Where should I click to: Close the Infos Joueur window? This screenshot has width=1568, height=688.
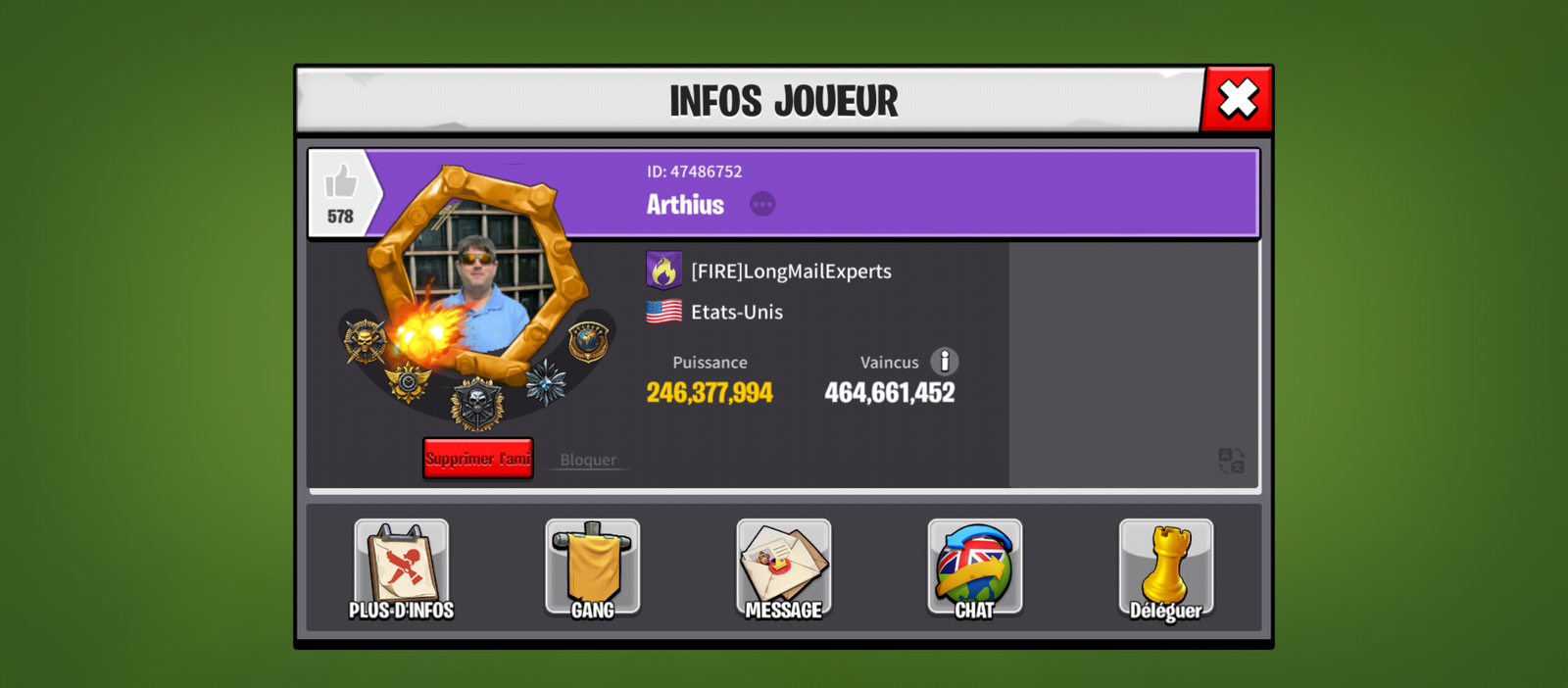(x=1237, y=99)
